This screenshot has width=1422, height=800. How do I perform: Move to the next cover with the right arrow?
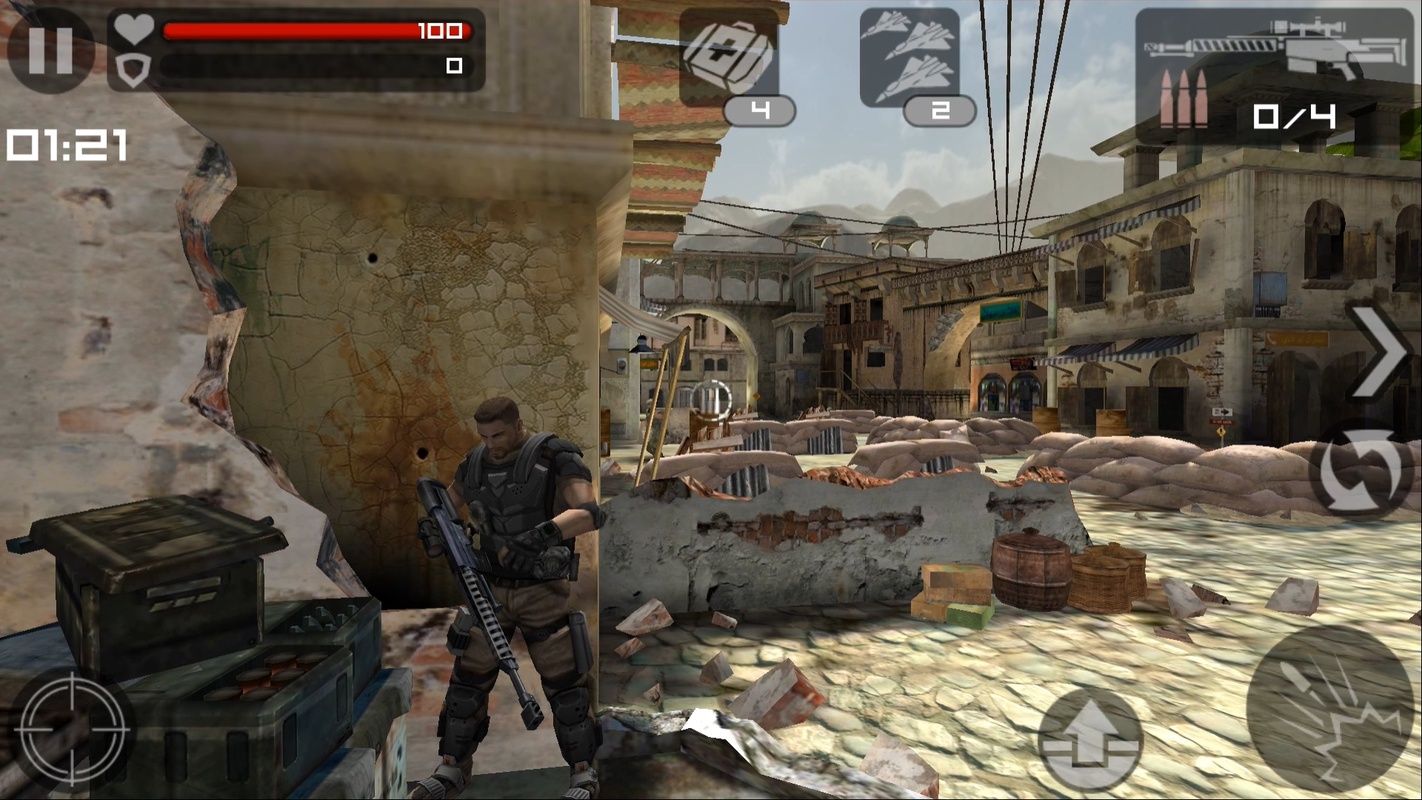click(1381, 352)
